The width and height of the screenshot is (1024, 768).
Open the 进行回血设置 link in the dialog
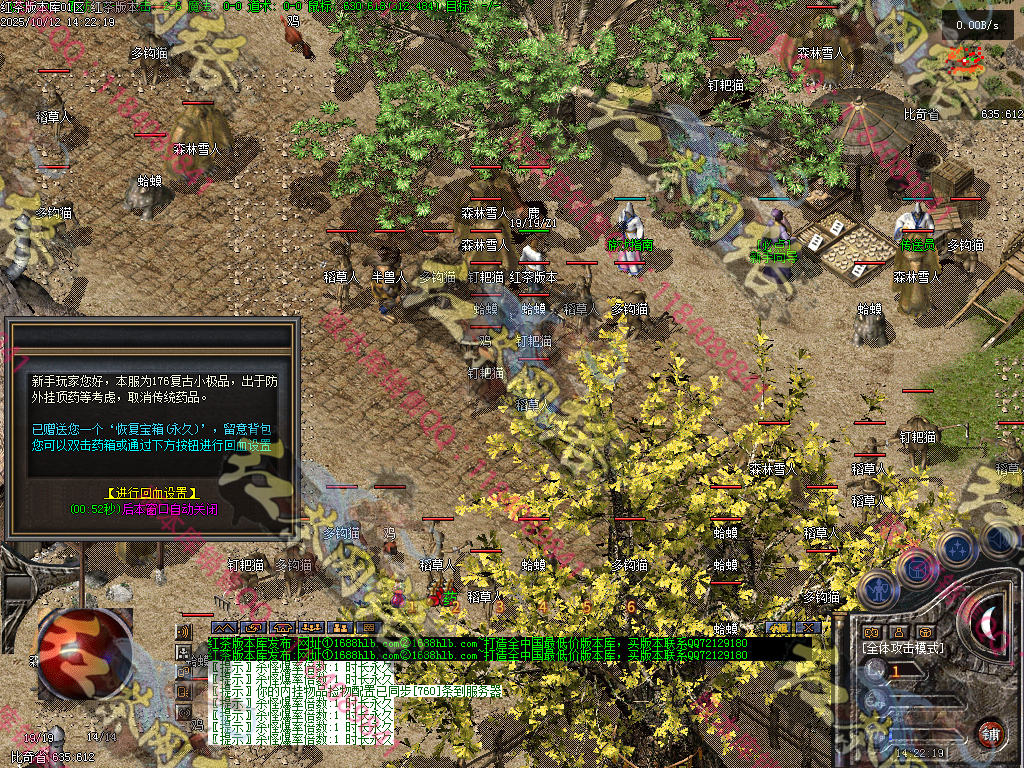[x=151, y=493]
